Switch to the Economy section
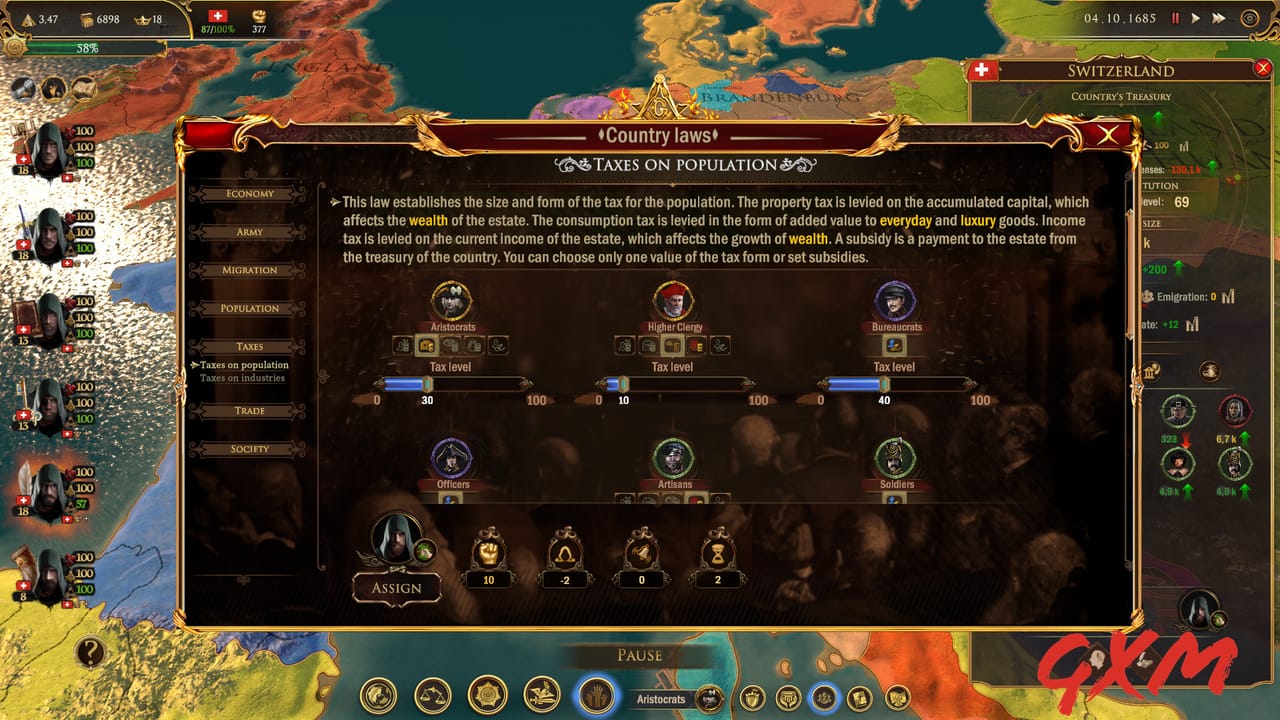The height and width of the screenshot is (720, 1280). click(x=248, y=193)
